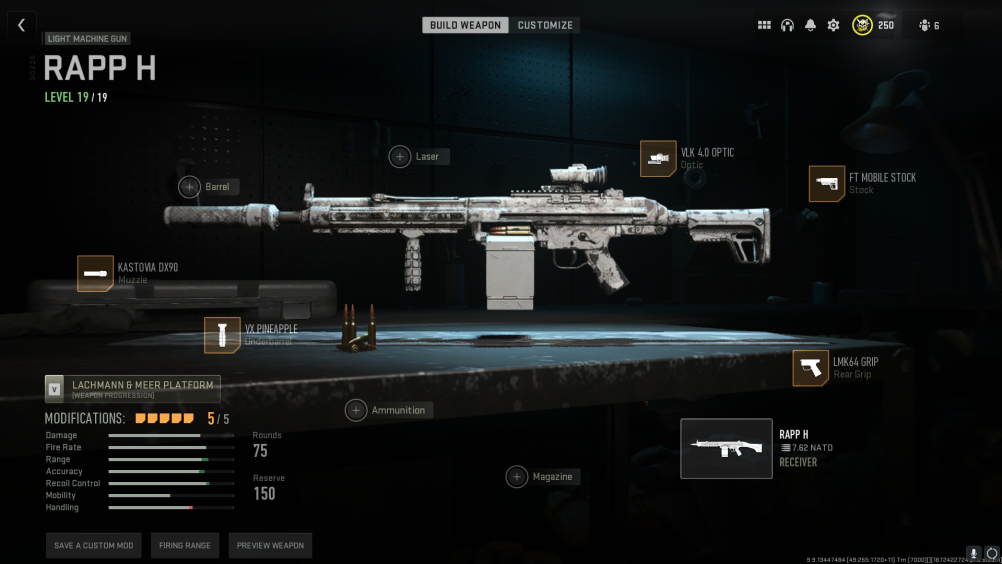Add a Laser attachment
The image size is (1002, 564).
tap(400, 156)
